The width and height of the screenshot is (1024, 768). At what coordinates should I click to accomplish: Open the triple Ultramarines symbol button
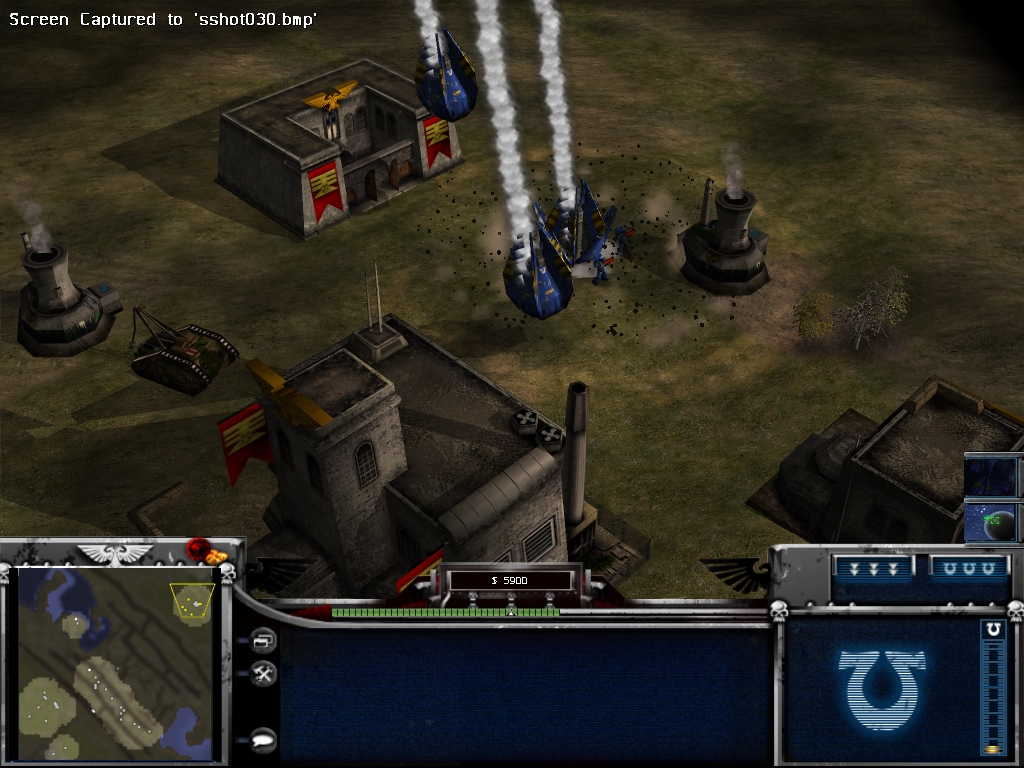[967, 568]
